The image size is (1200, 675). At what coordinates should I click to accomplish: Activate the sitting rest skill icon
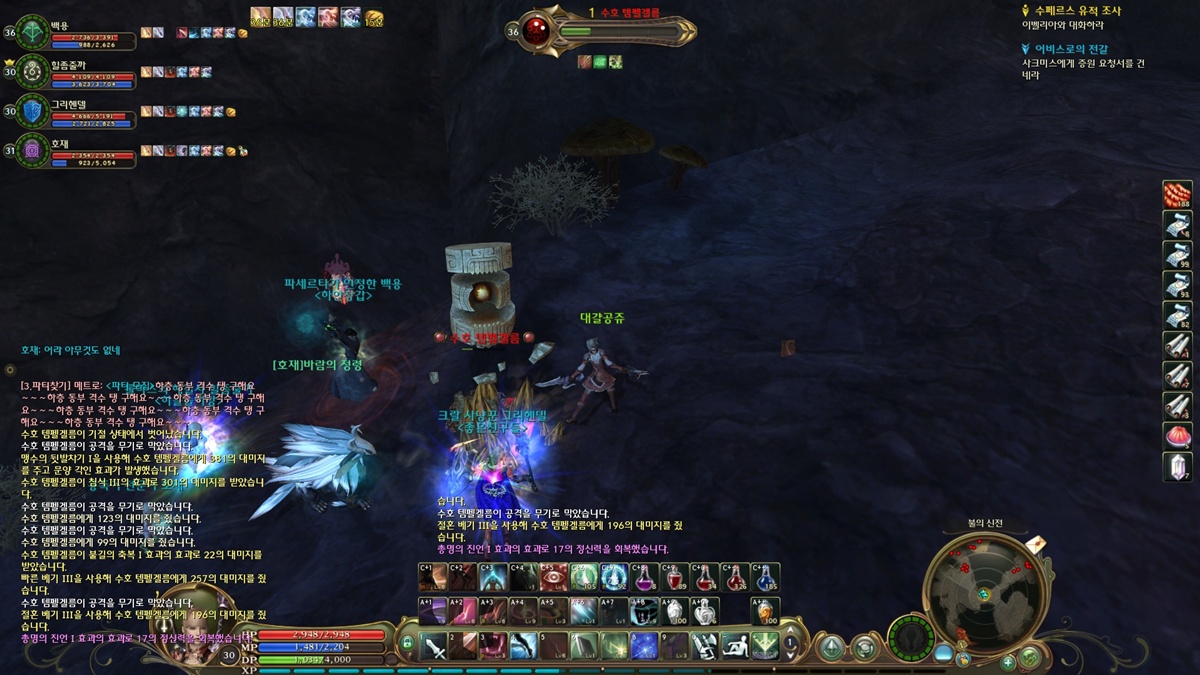point(735,646)
